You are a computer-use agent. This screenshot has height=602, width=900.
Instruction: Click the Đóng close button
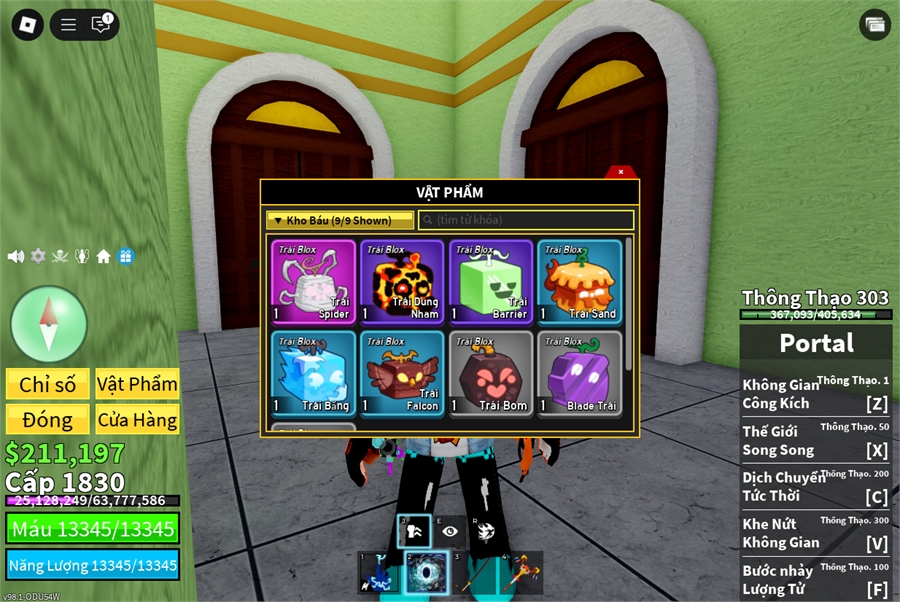tap(48, 420)
